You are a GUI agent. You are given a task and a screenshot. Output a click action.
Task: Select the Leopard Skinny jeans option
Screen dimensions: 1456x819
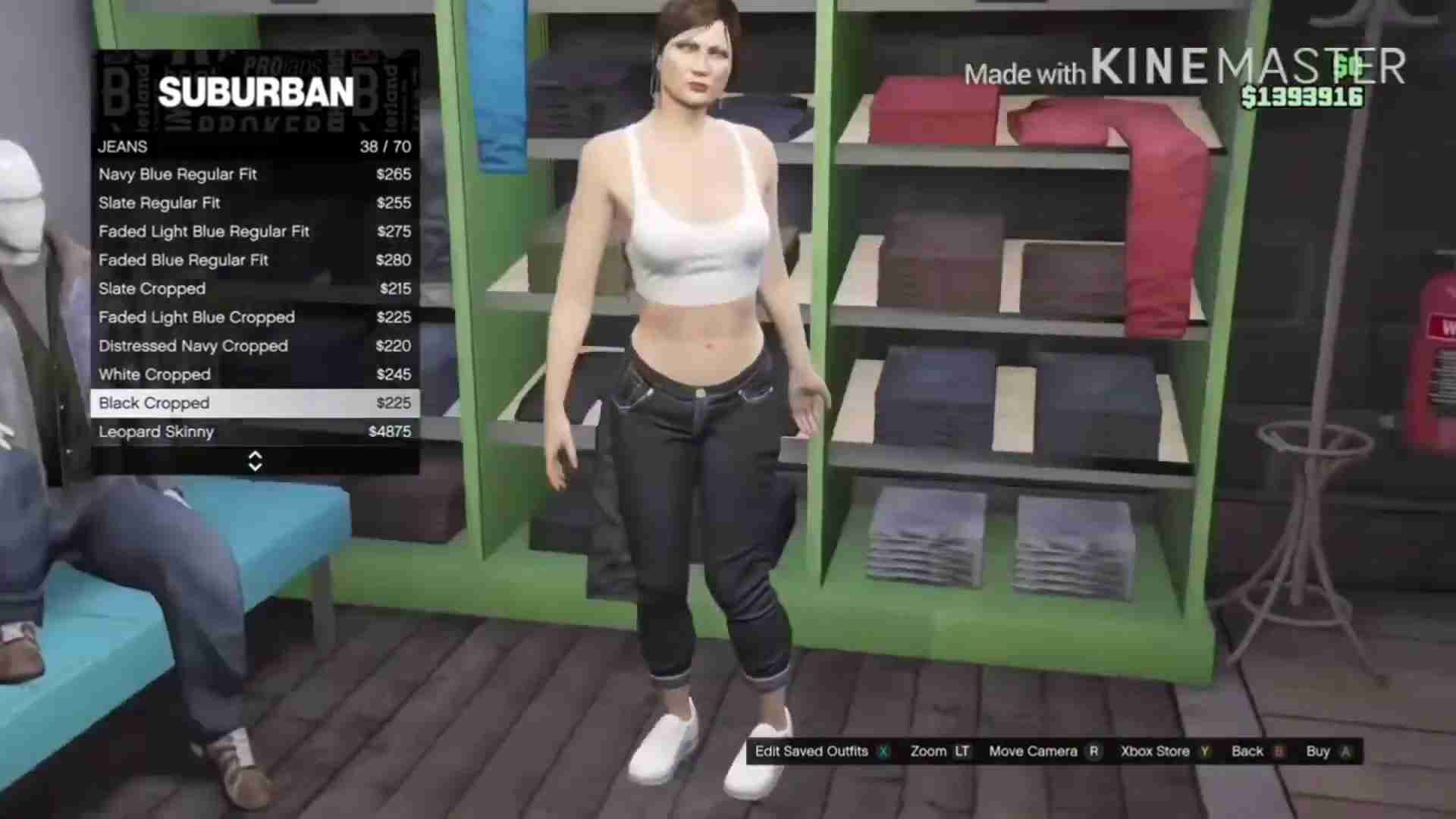(x=156, y=431)
